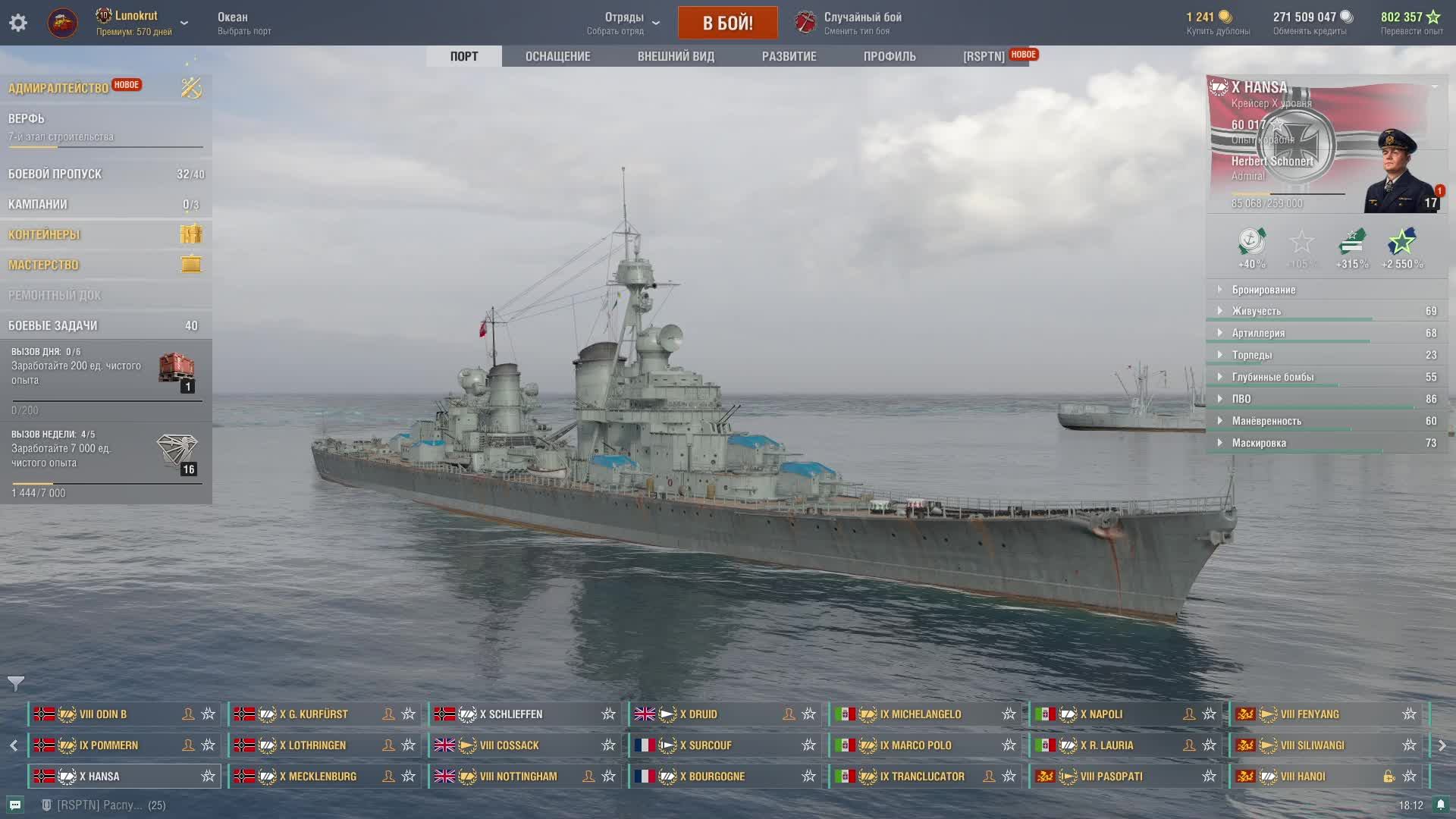Click the red В БОЙ! battle button
This screenshot has width=1456, height=819.
coord(727,23)
